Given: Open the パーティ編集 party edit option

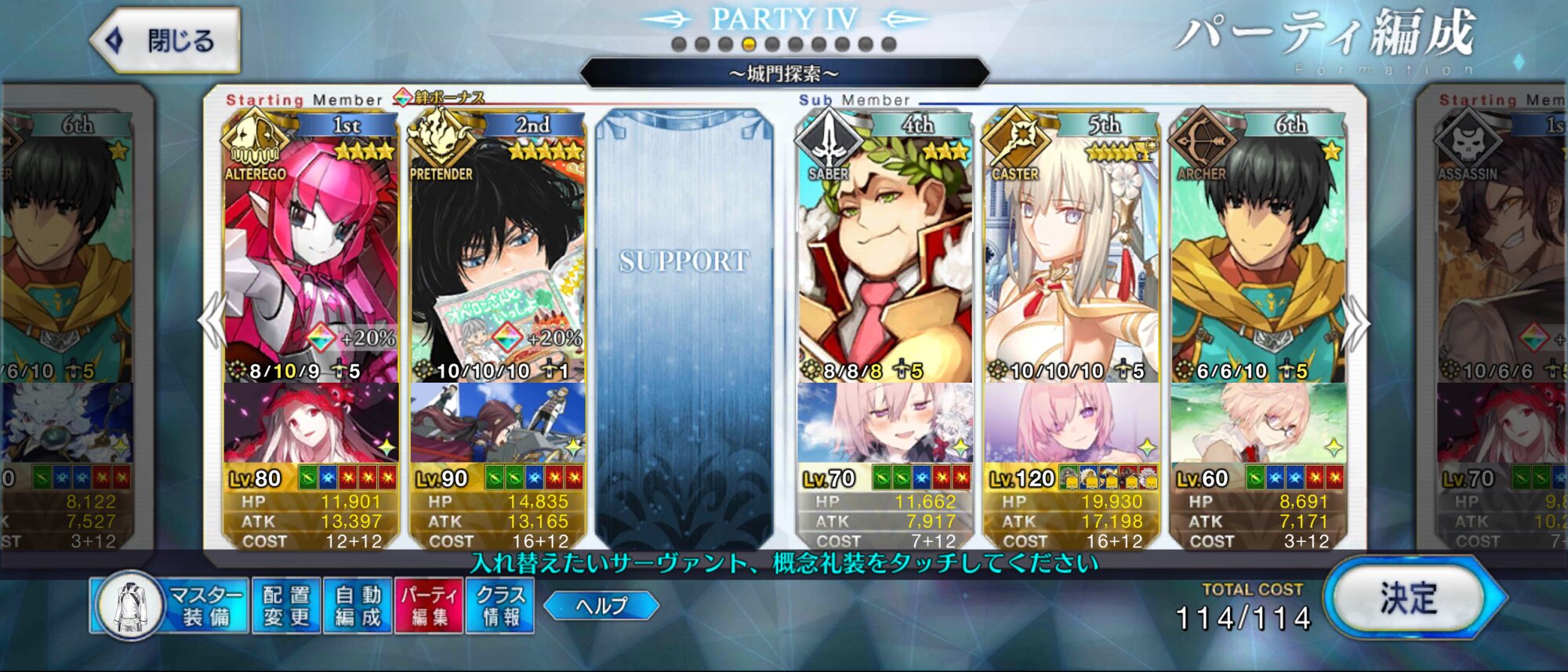Looking at the screenshot, I should click(x=430, y=606).
